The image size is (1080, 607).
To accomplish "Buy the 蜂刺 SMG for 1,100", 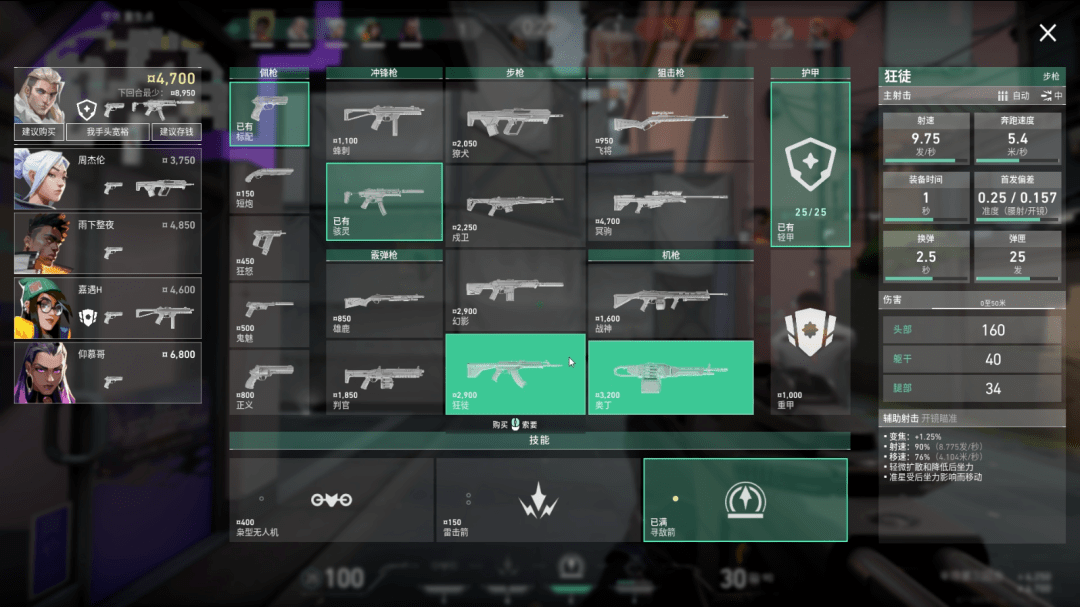I will tap(384, 119).
